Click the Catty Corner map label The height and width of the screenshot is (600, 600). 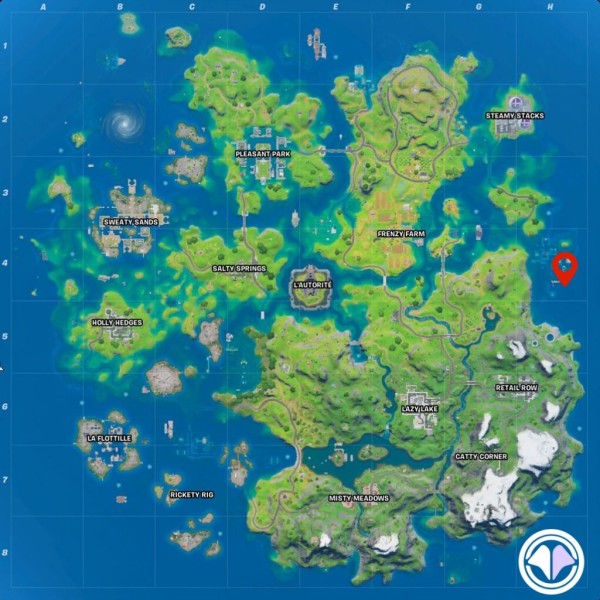481,457
